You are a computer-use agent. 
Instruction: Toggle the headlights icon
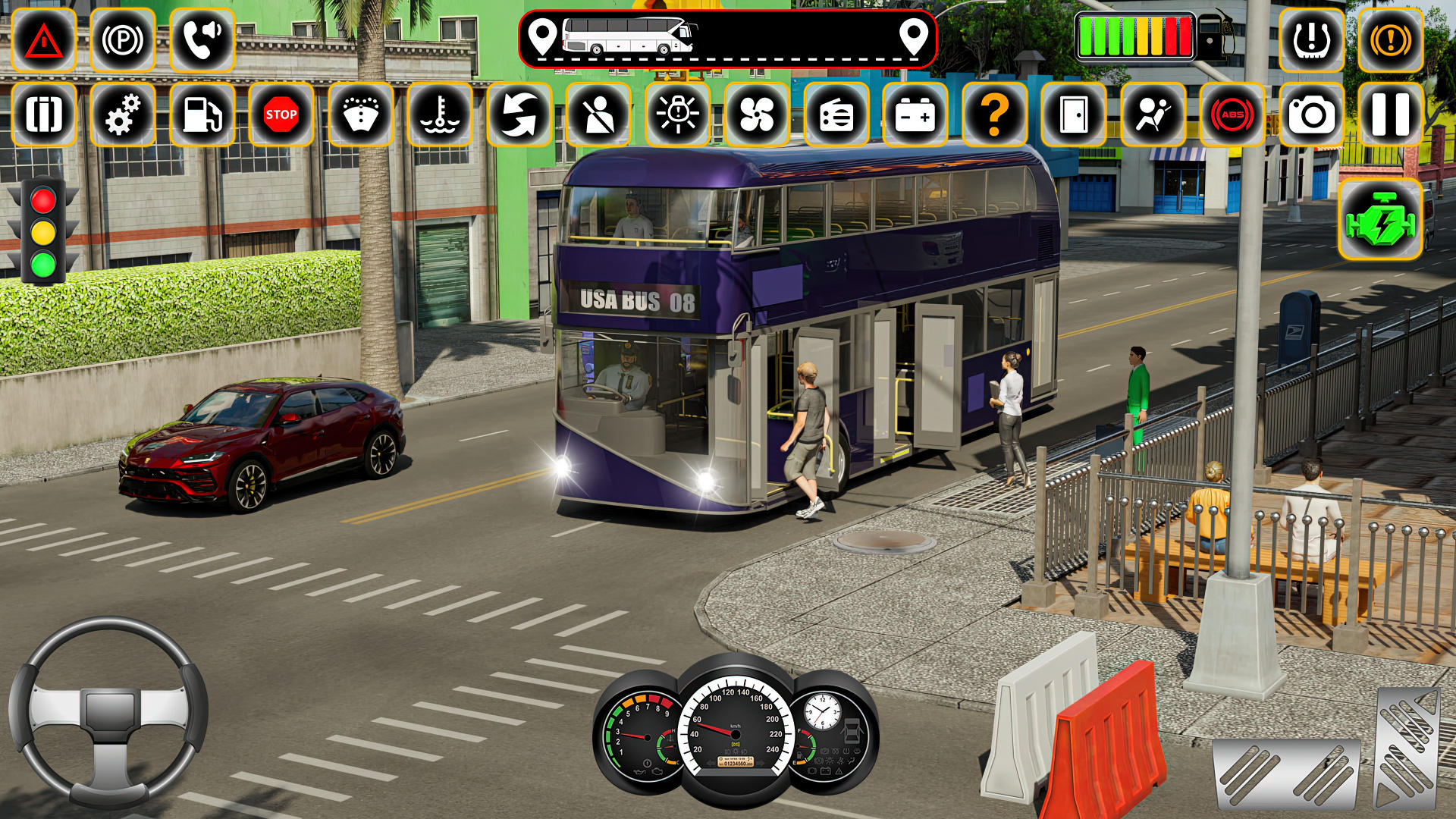click(679, 116)
